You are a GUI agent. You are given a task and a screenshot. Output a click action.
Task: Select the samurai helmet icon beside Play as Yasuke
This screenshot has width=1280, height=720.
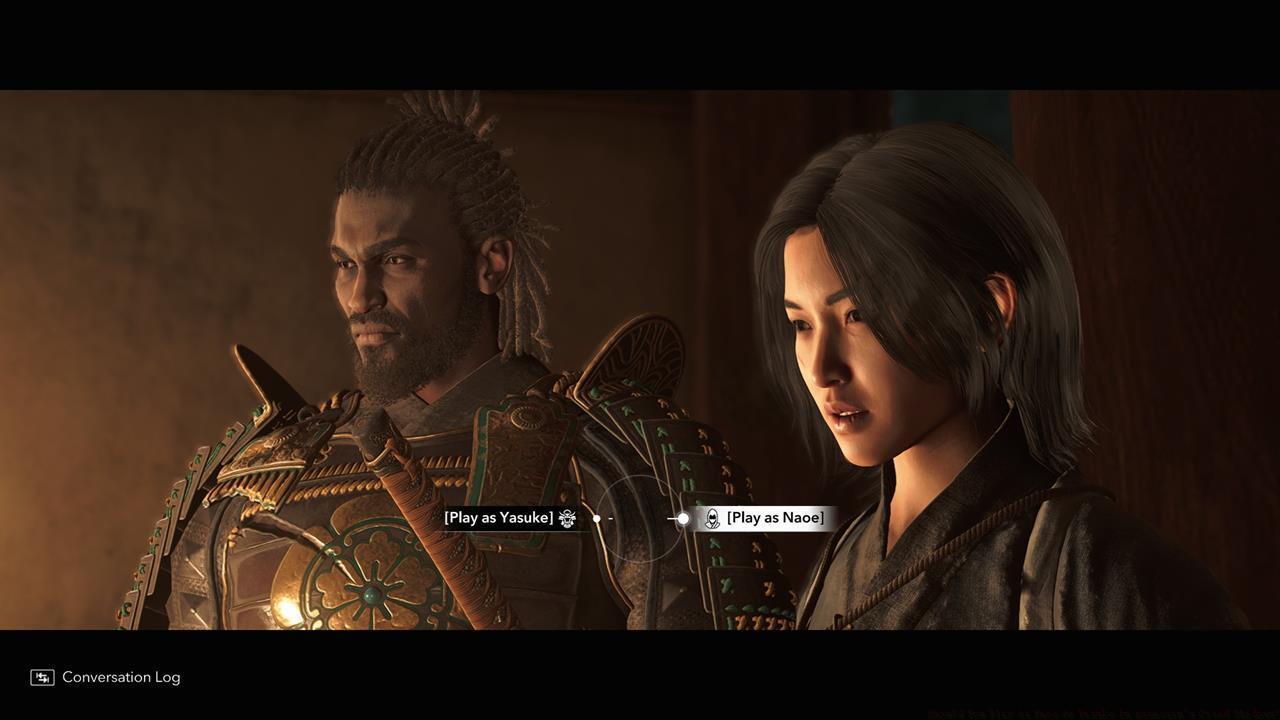[566, 518]
